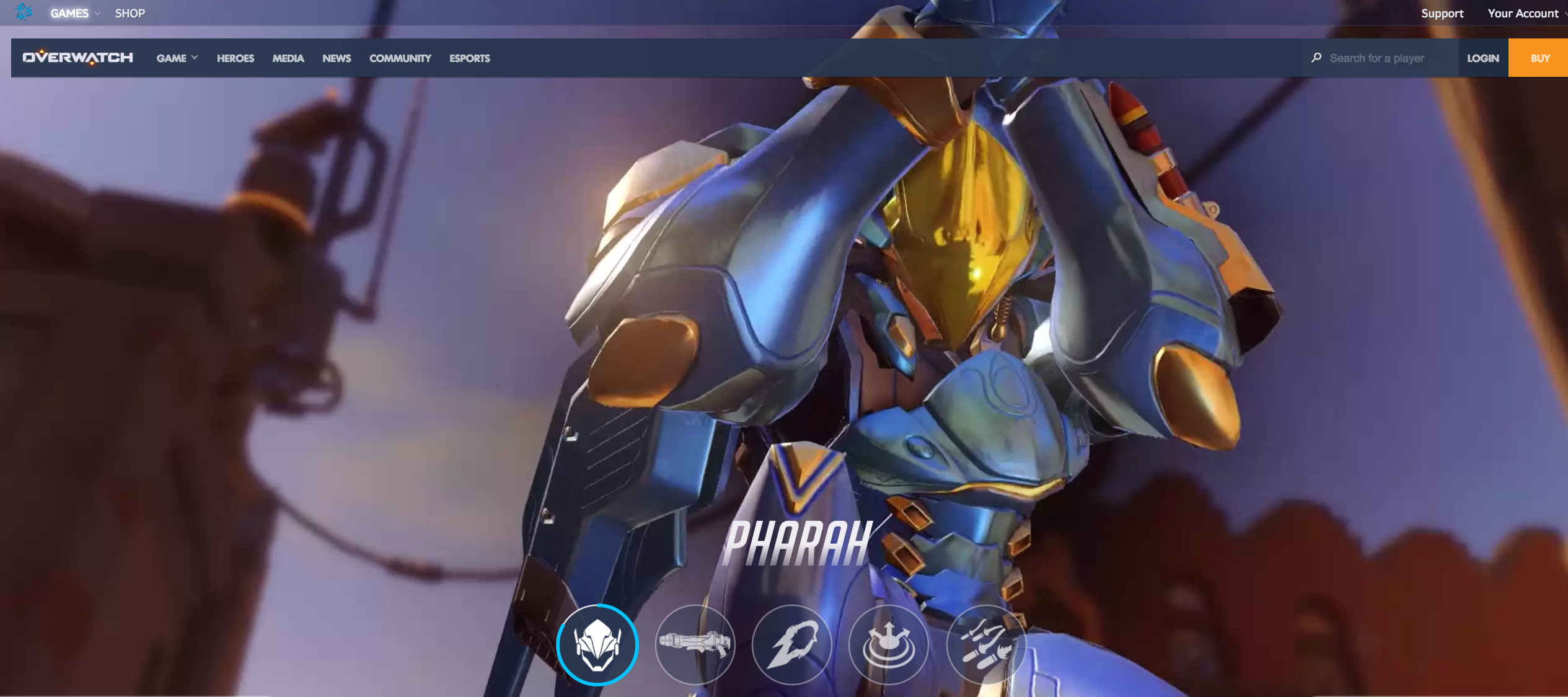Open the Support page
The height and width of the screenshot is (697, 1568).
[x=1442, y=13]
